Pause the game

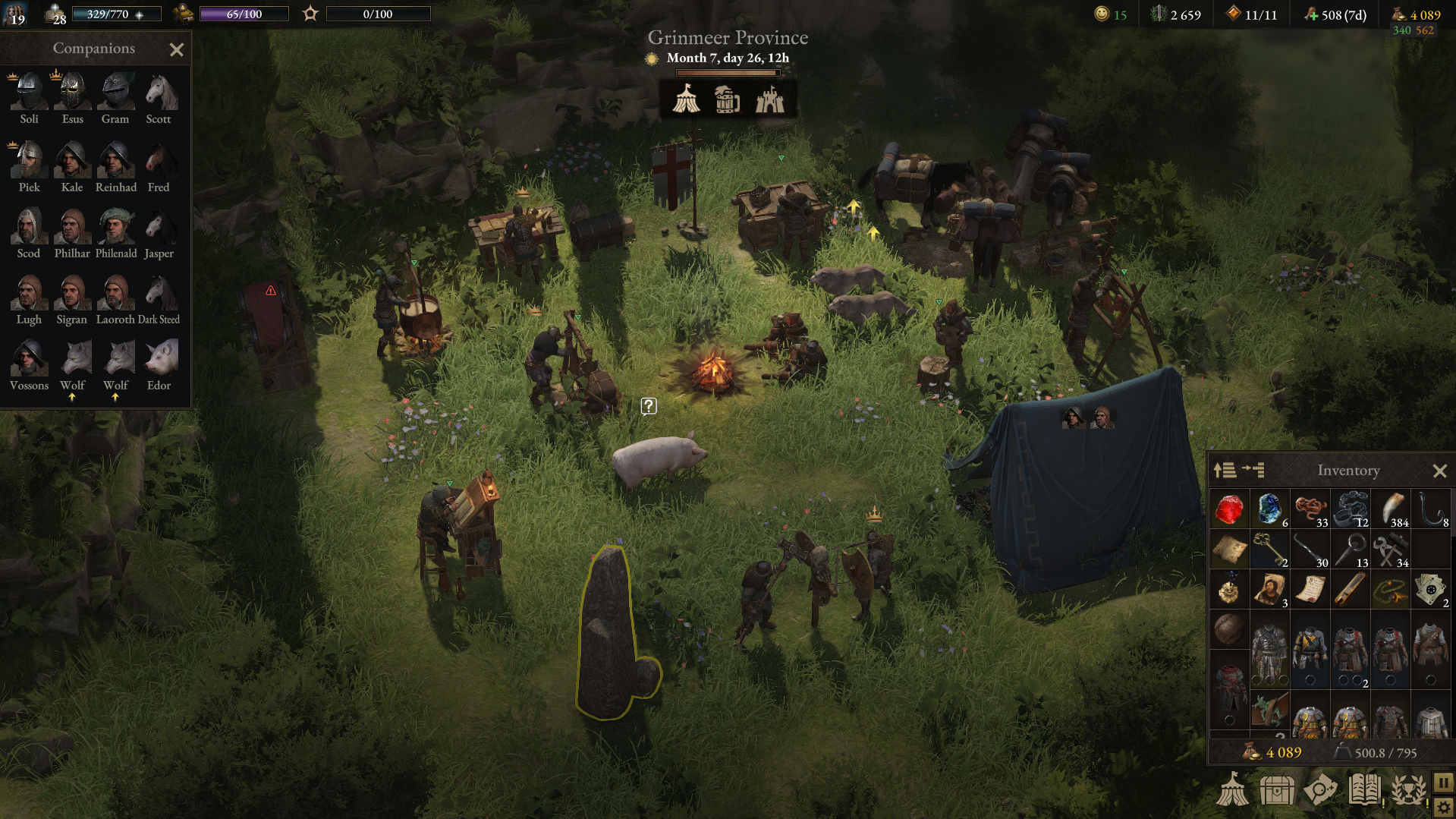tap(1443, 782)
